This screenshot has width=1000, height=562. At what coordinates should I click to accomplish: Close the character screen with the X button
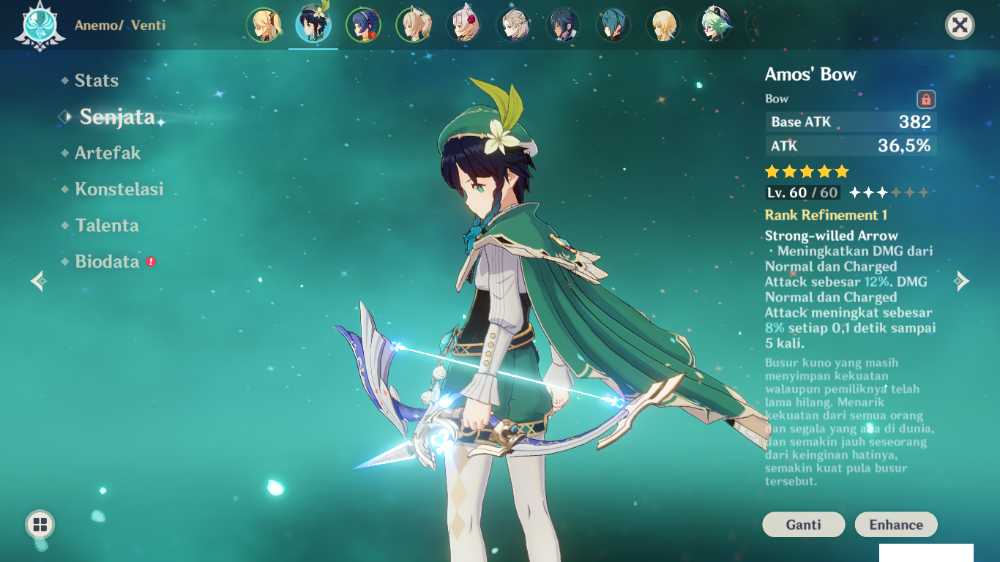960,25
